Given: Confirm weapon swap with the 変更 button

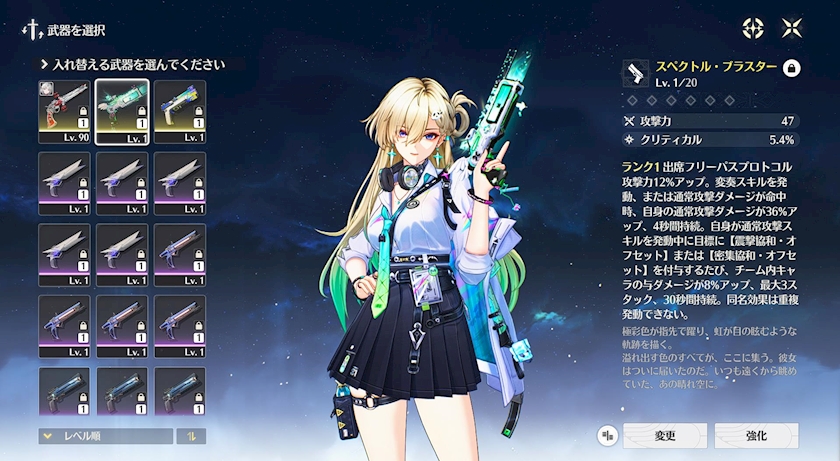Looking at the screenshot, I should point(665,435).
